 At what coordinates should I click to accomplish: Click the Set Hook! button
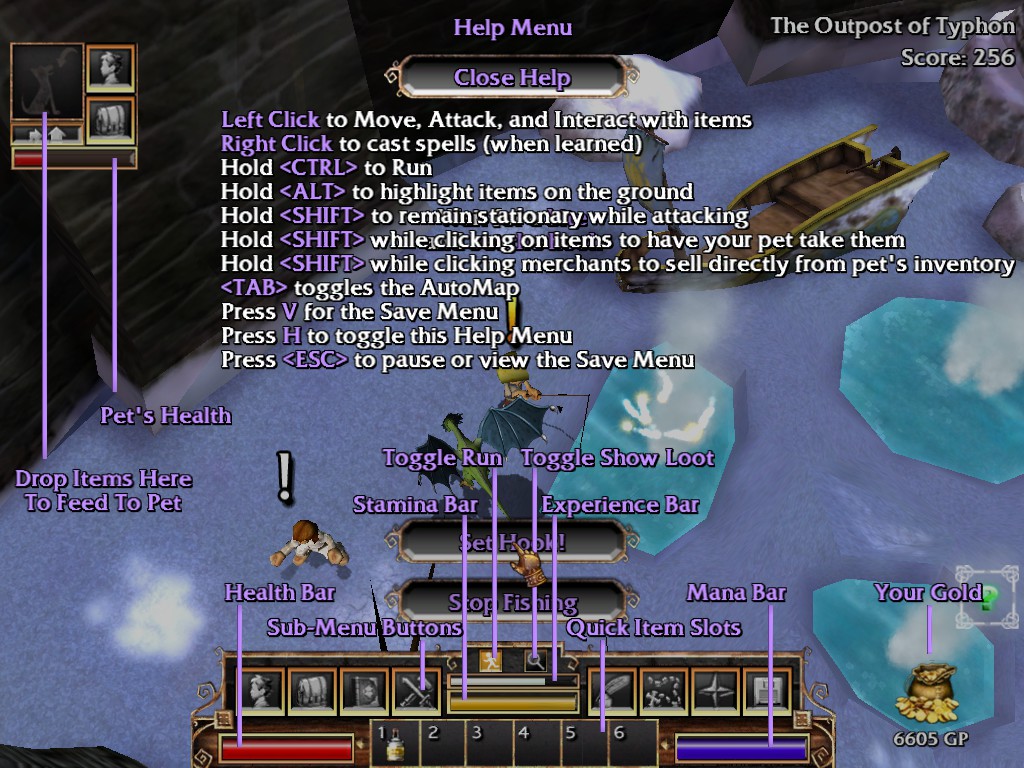click(x=512, y=543)
